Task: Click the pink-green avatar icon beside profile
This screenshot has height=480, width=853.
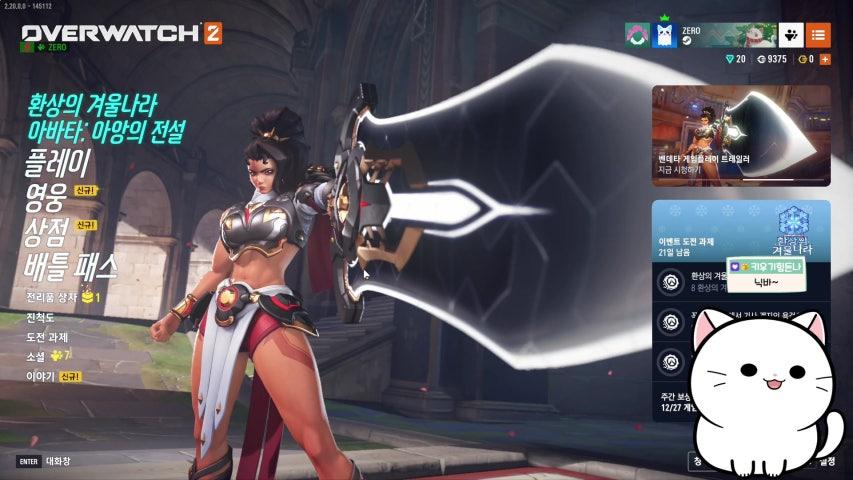Action: [637, 37]
